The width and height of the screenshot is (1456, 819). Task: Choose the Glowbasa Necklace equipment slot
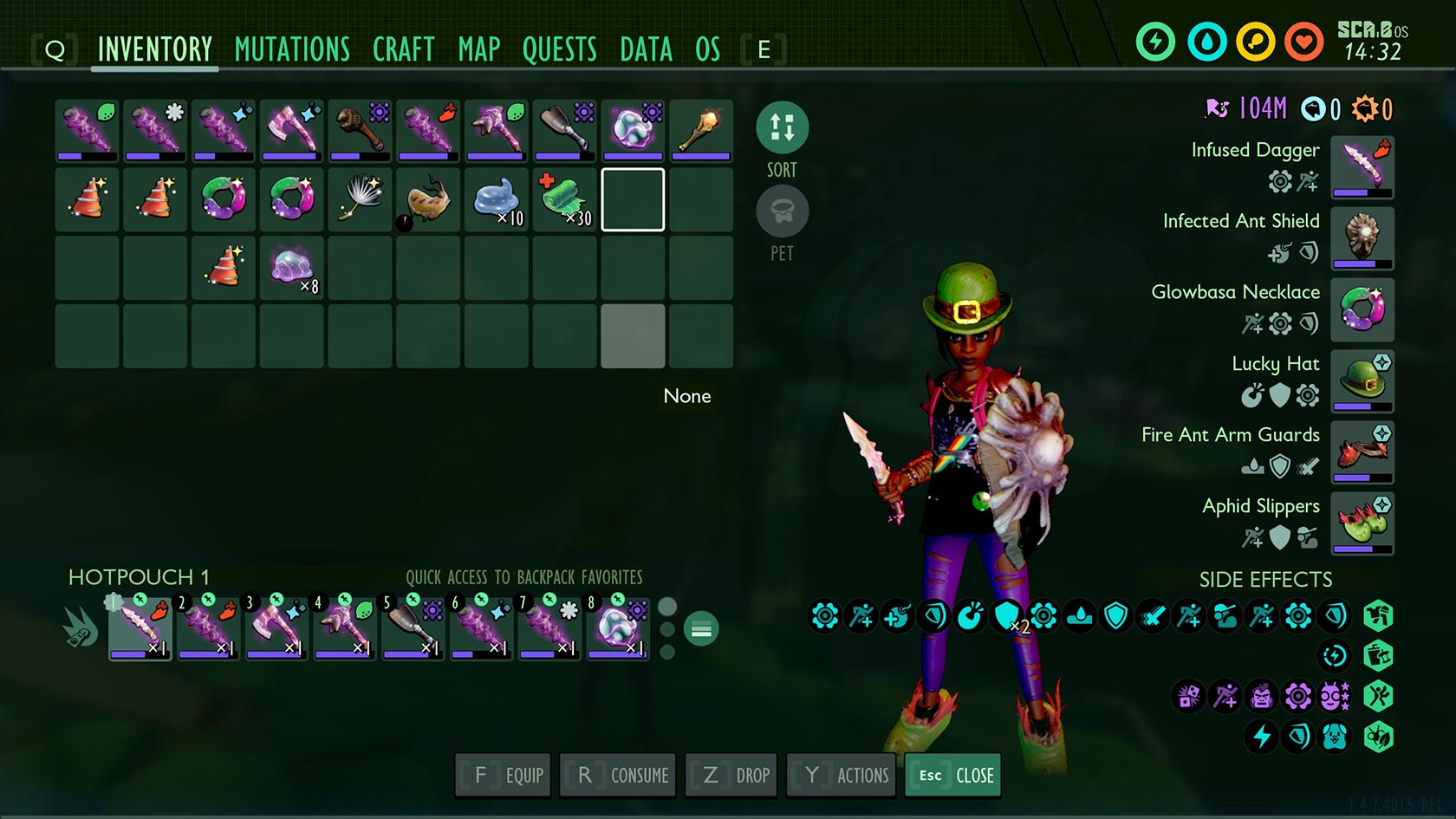click(1362, 309)
